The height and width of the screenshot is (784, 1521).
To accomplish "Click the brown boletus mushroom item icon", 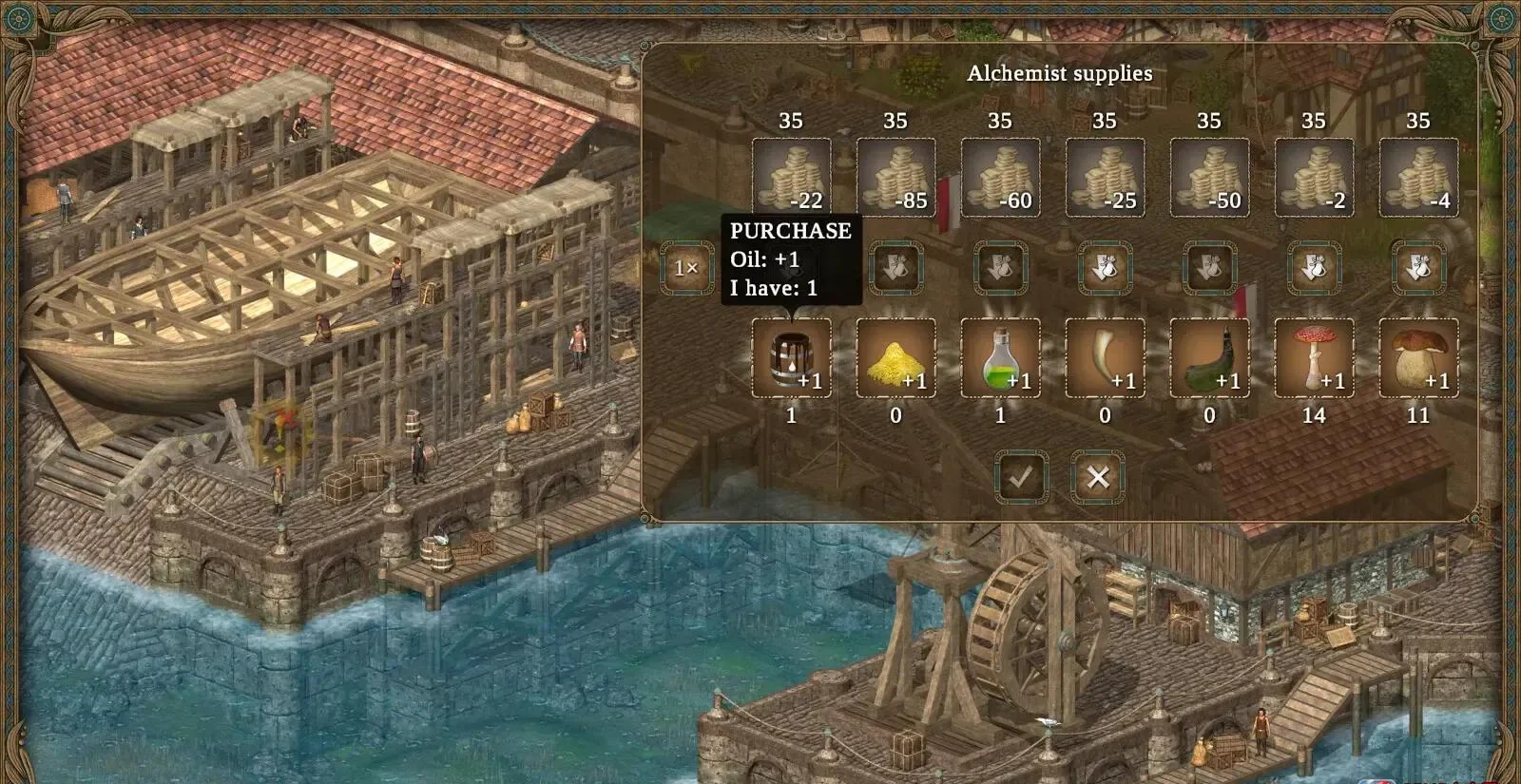I will 1418,361.
